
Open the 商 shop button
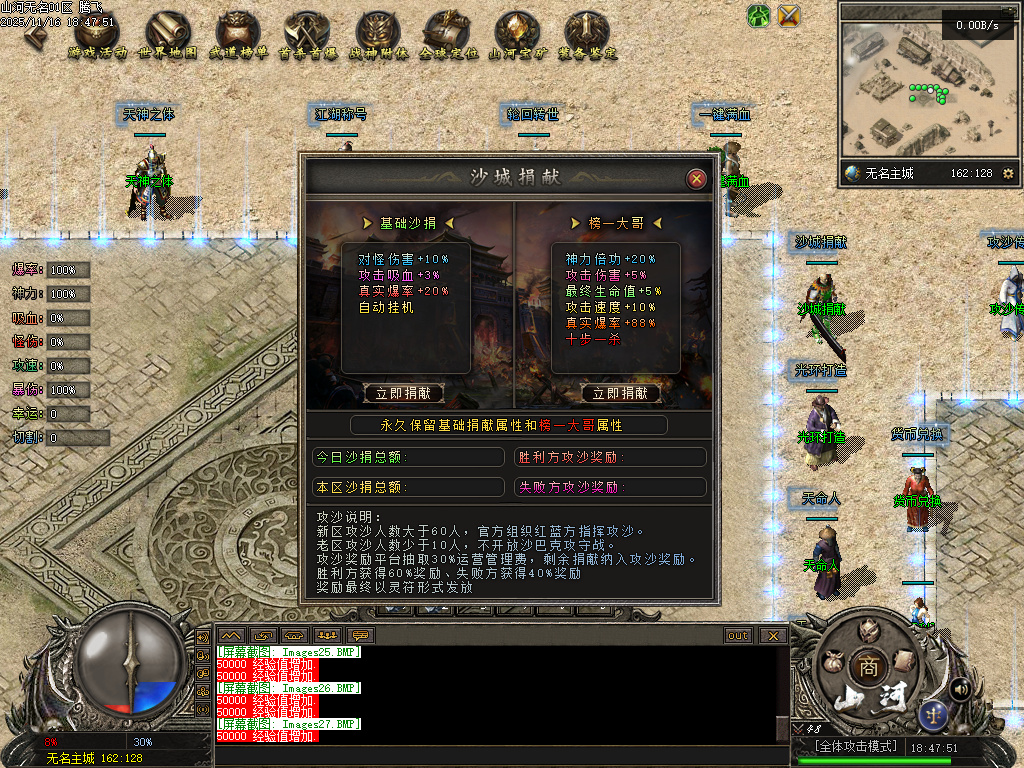point(866,667)
